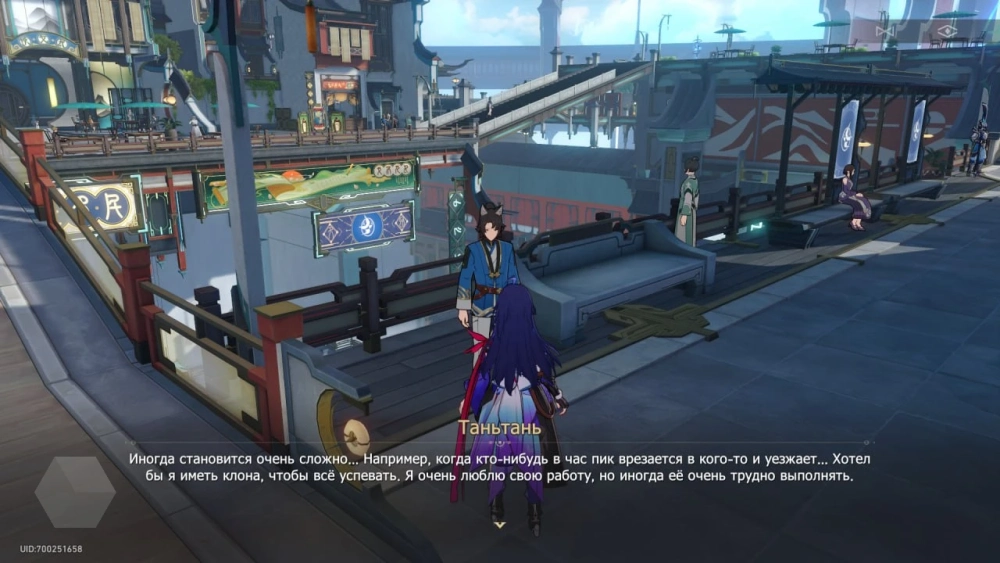The height and width of the screenshot is (563, 1000).
Task: Click the bowtie-shaped icon in the dialogue bar
Action: point(886,31)
